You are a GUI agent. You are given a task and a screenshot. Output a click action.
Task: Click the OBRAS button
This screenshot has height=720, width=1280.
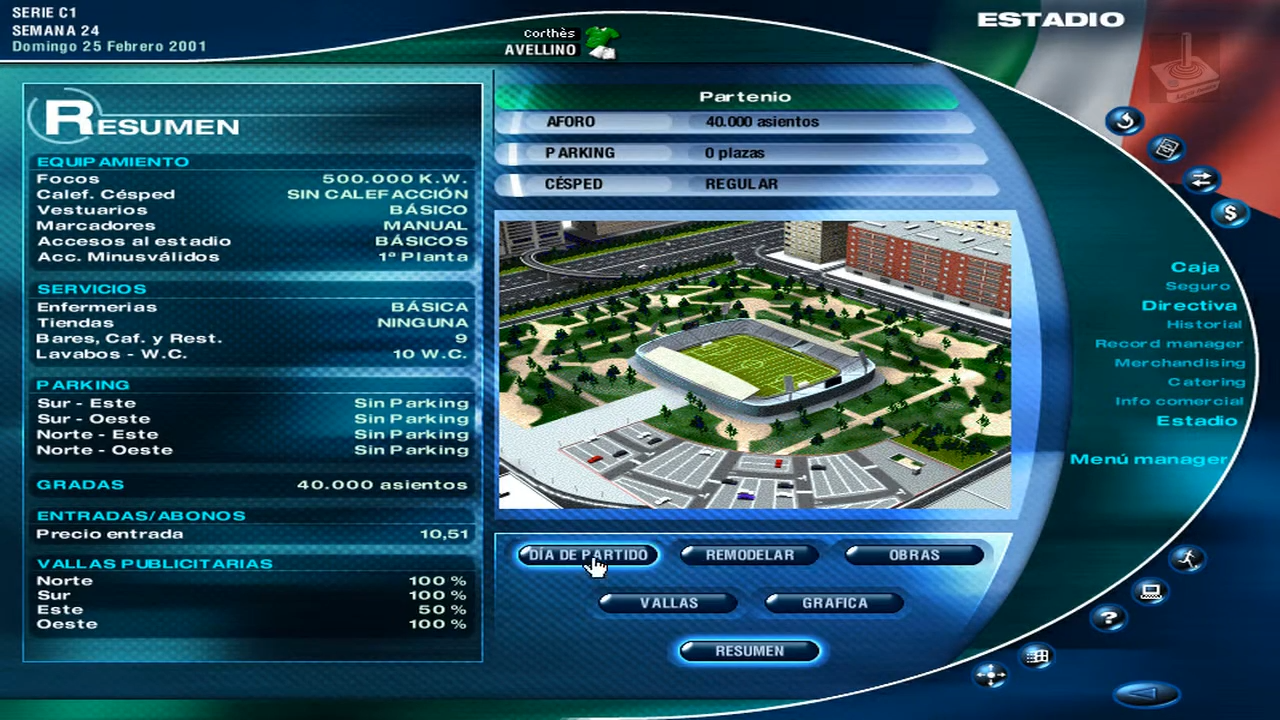(913, 555)
